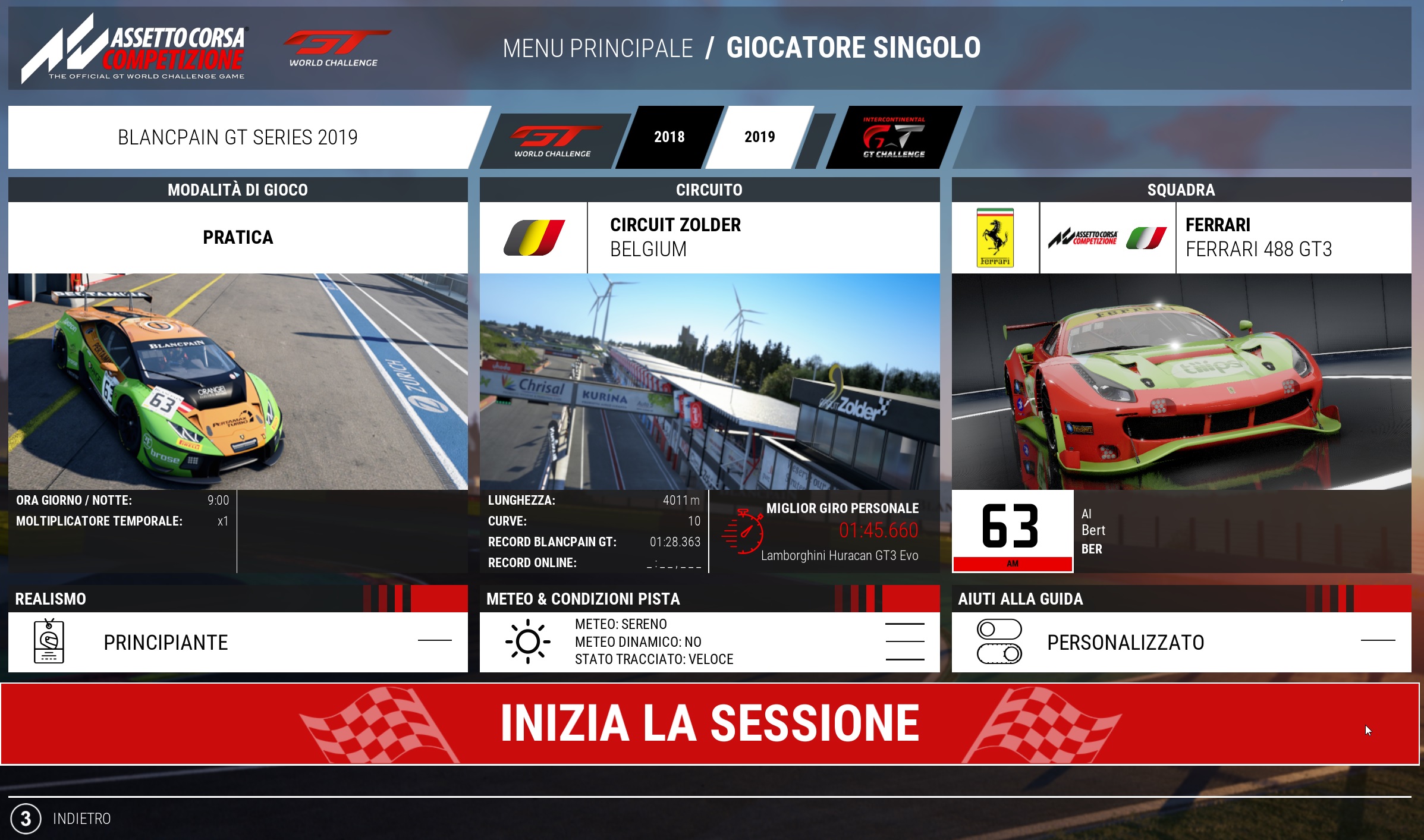
Task: Click the Blancpain GT Series 2019 header
Action: pyautogui.click(x=238, y=137)
